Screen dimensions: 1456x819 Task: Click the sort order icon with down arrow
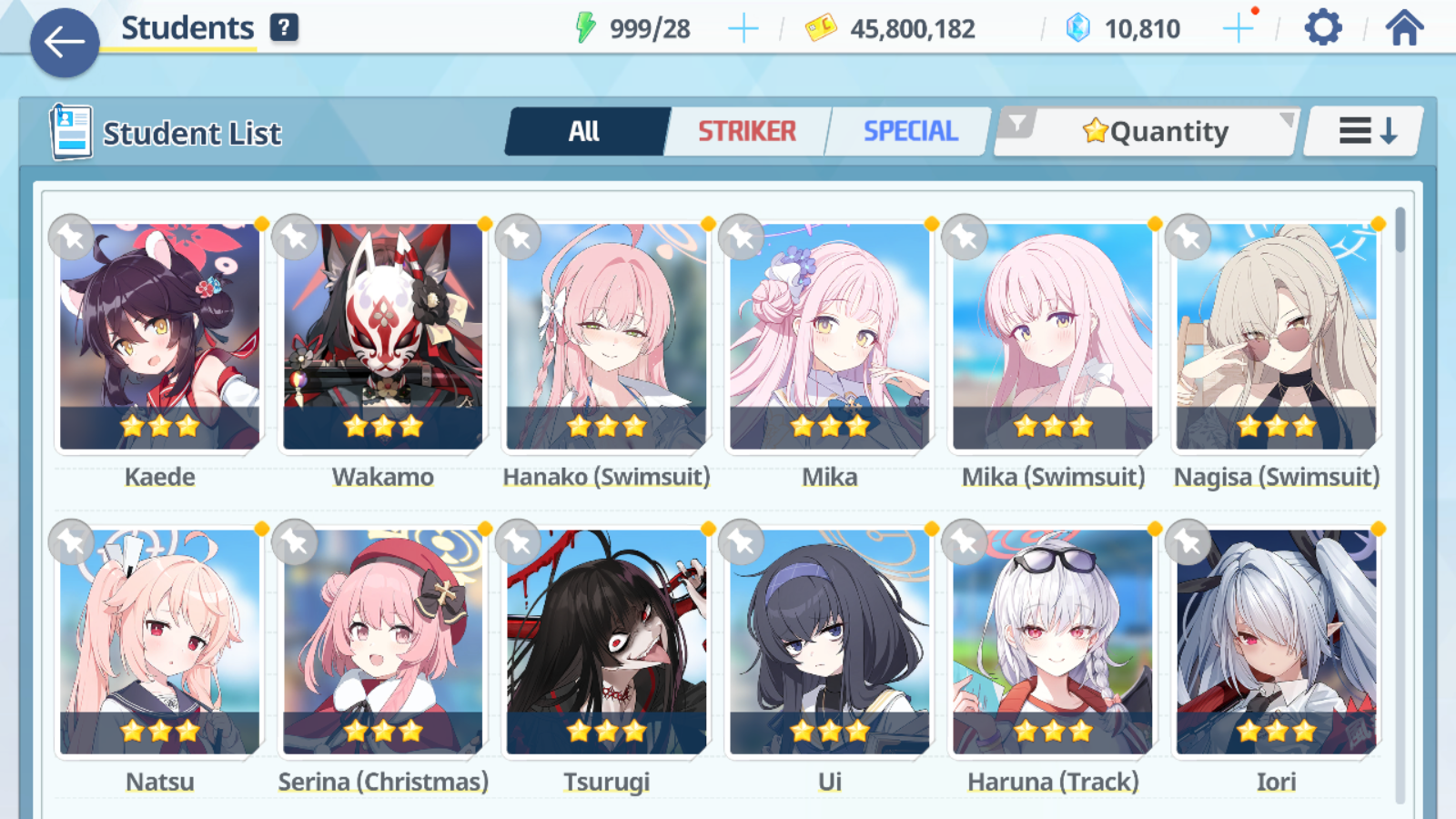pos(1362,130)
